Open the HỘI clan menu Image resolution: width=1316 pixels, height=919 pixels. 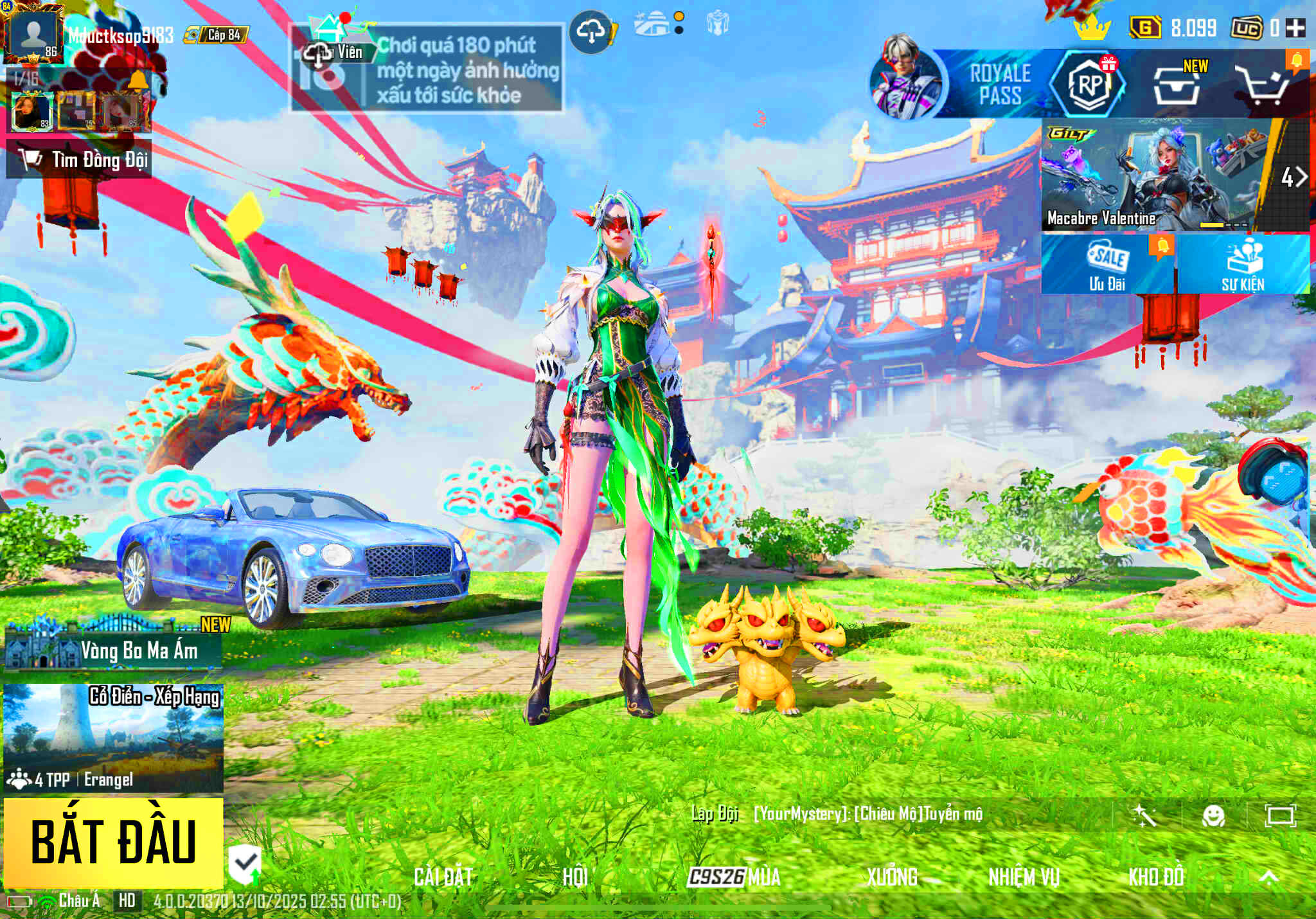pos(574,877)
